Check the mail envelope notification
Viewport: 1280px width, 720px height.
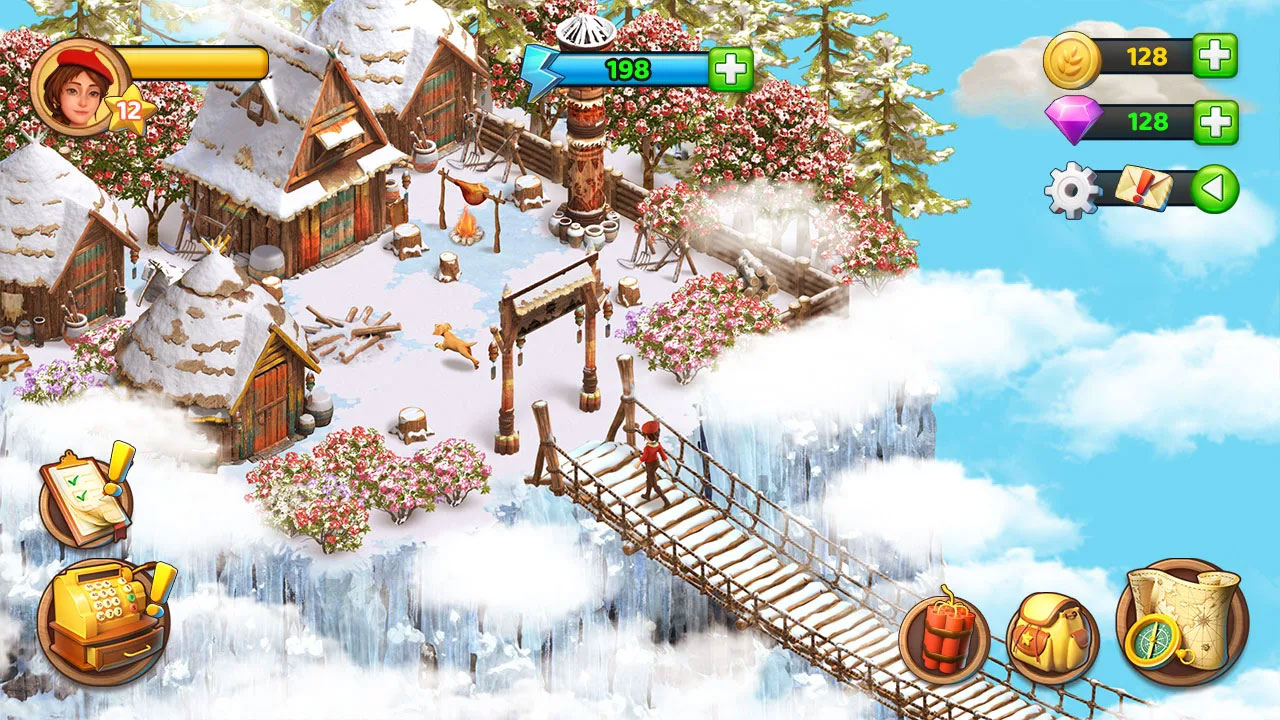click(1141, 188)
